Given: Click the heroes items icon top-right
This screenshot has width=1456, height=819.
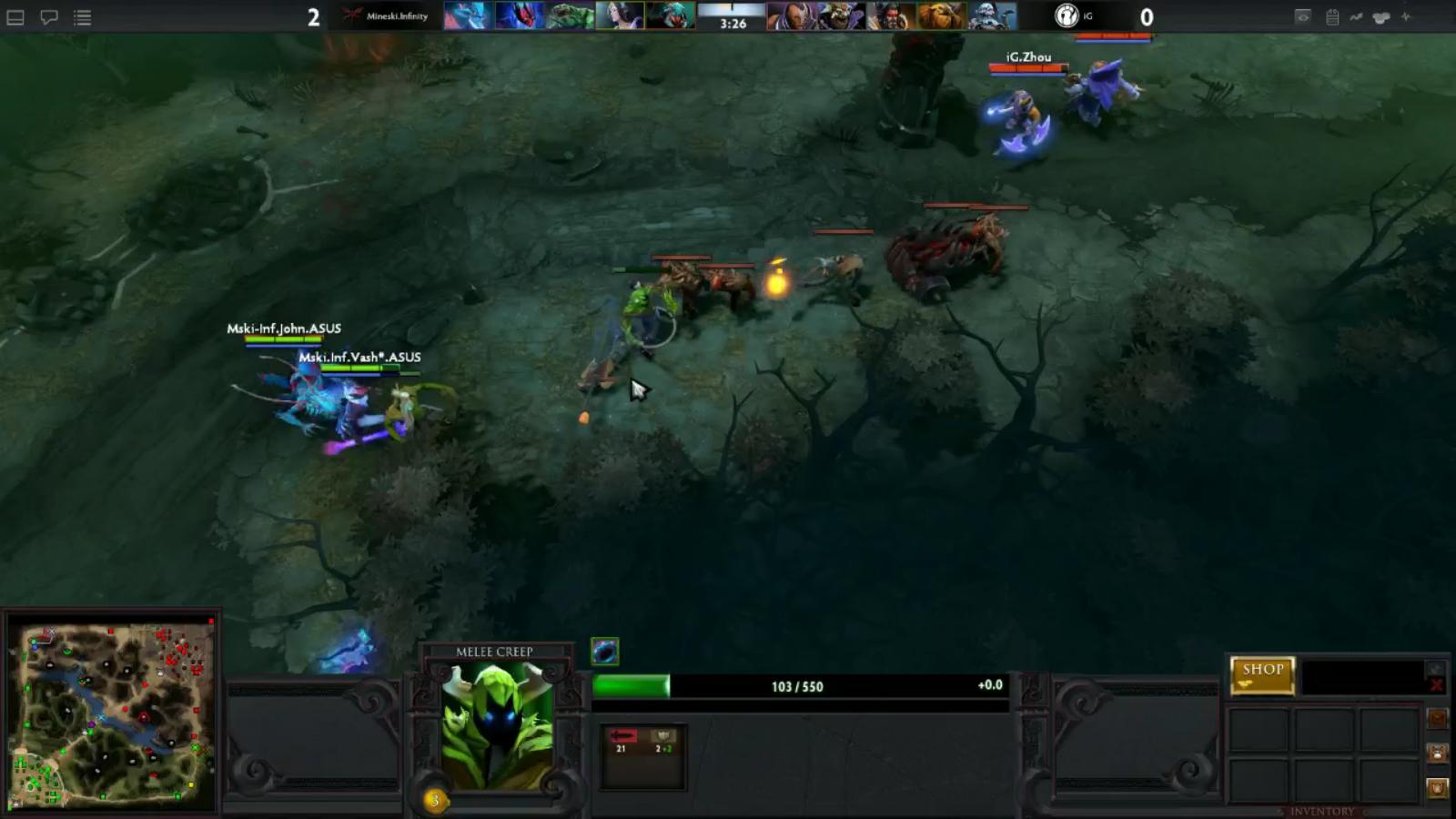Looking at the screenshot, I should tap(1380, 17).
